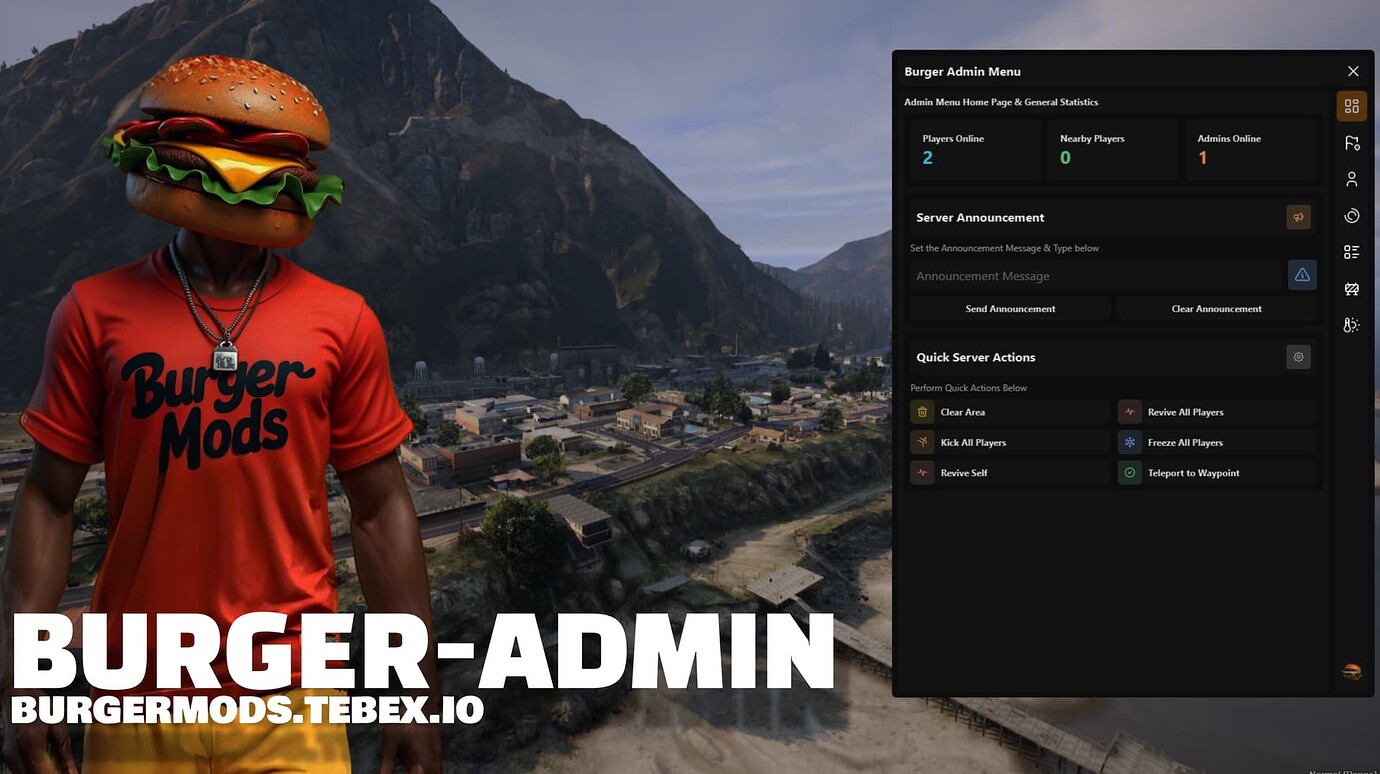This screenshot has height=774, width=1380.
Task: Open the flag reports icon in sidebar
Action: pos(1351,142)
